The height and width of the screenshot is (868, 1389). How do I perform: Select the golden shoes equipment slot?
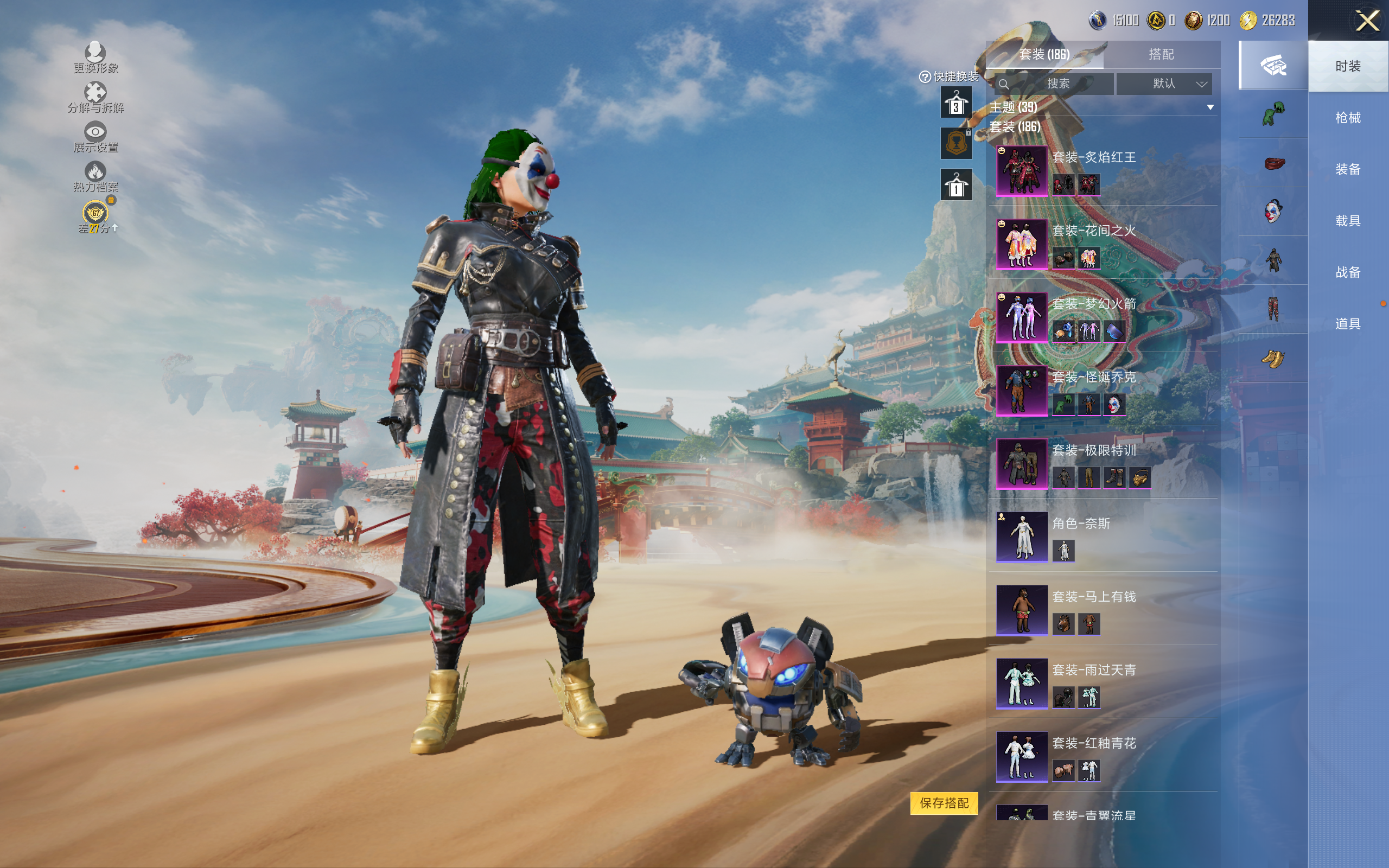coord(1273,358)
